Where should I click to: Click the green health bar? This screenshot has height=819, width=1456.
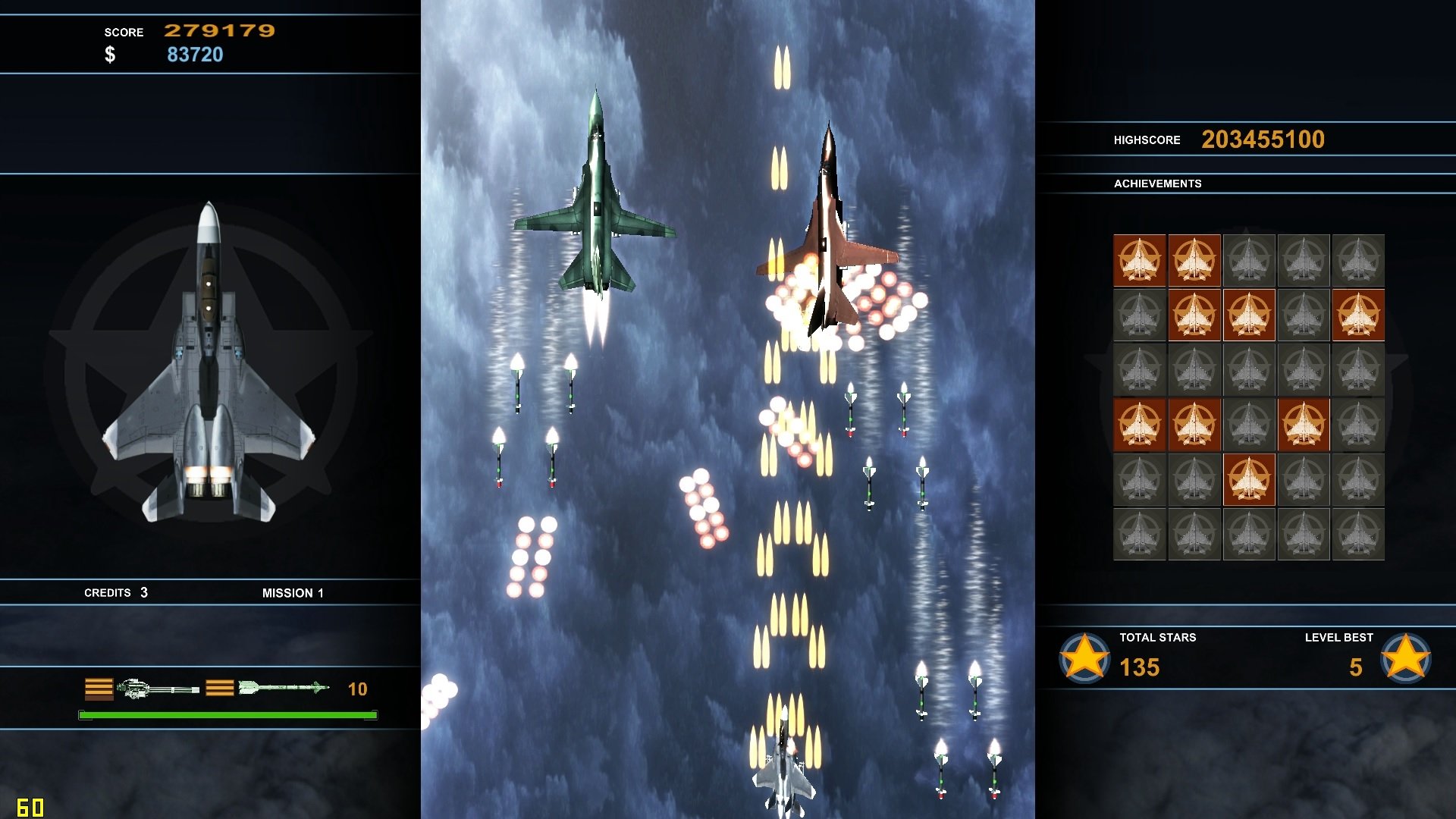point(226,714)
